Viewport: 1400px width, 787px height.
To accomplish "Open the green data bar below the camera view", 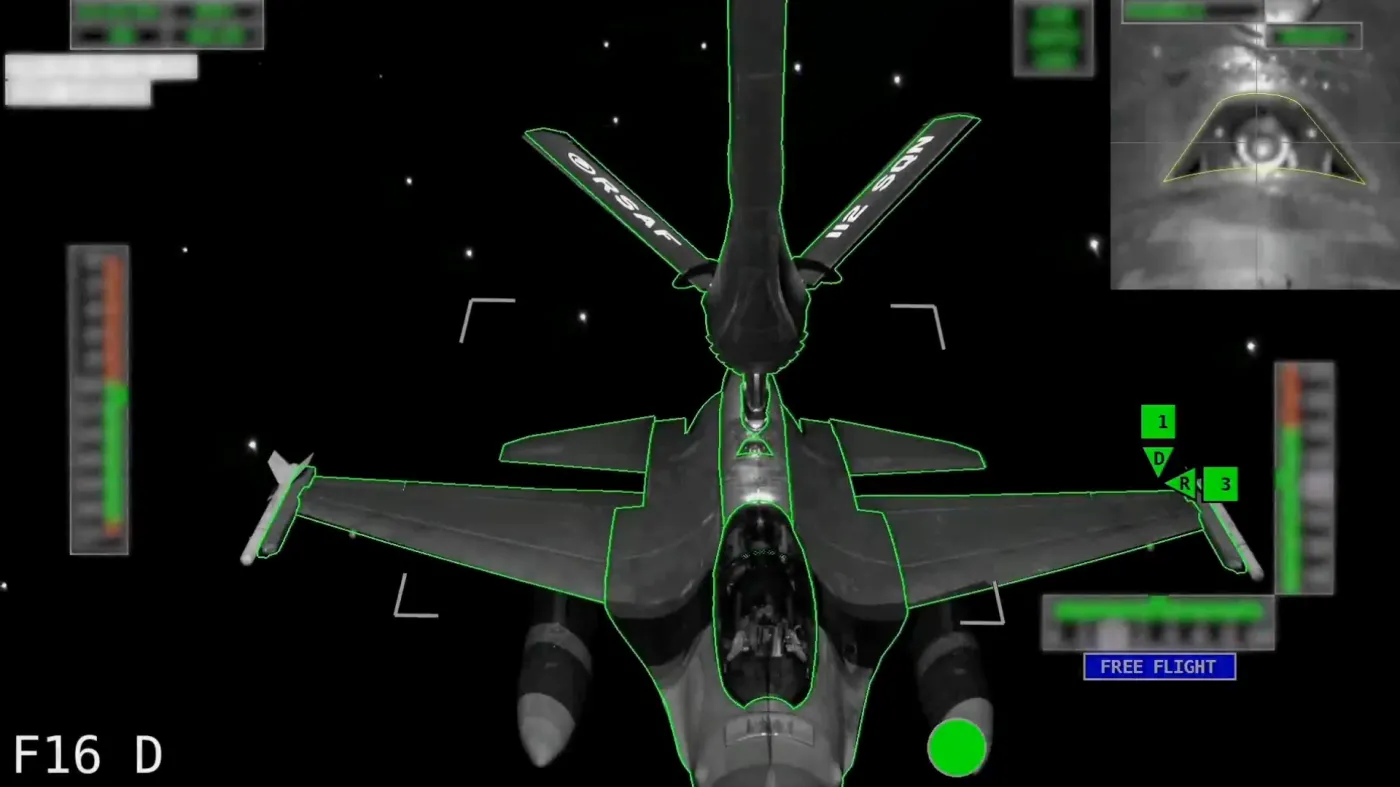I will [x=1313, y=35].
